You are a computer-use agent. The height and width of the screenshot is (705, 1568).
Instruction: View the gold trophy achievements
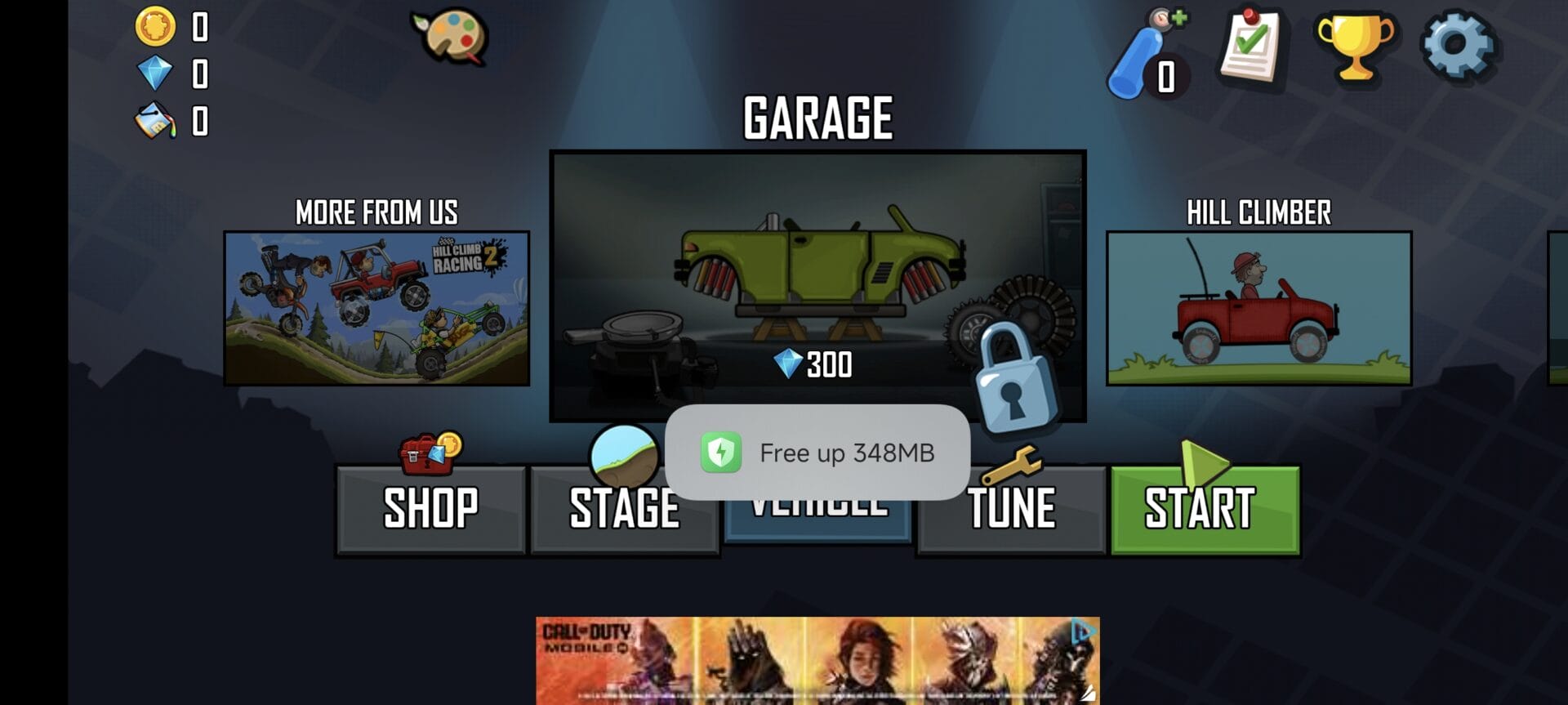1355,47
